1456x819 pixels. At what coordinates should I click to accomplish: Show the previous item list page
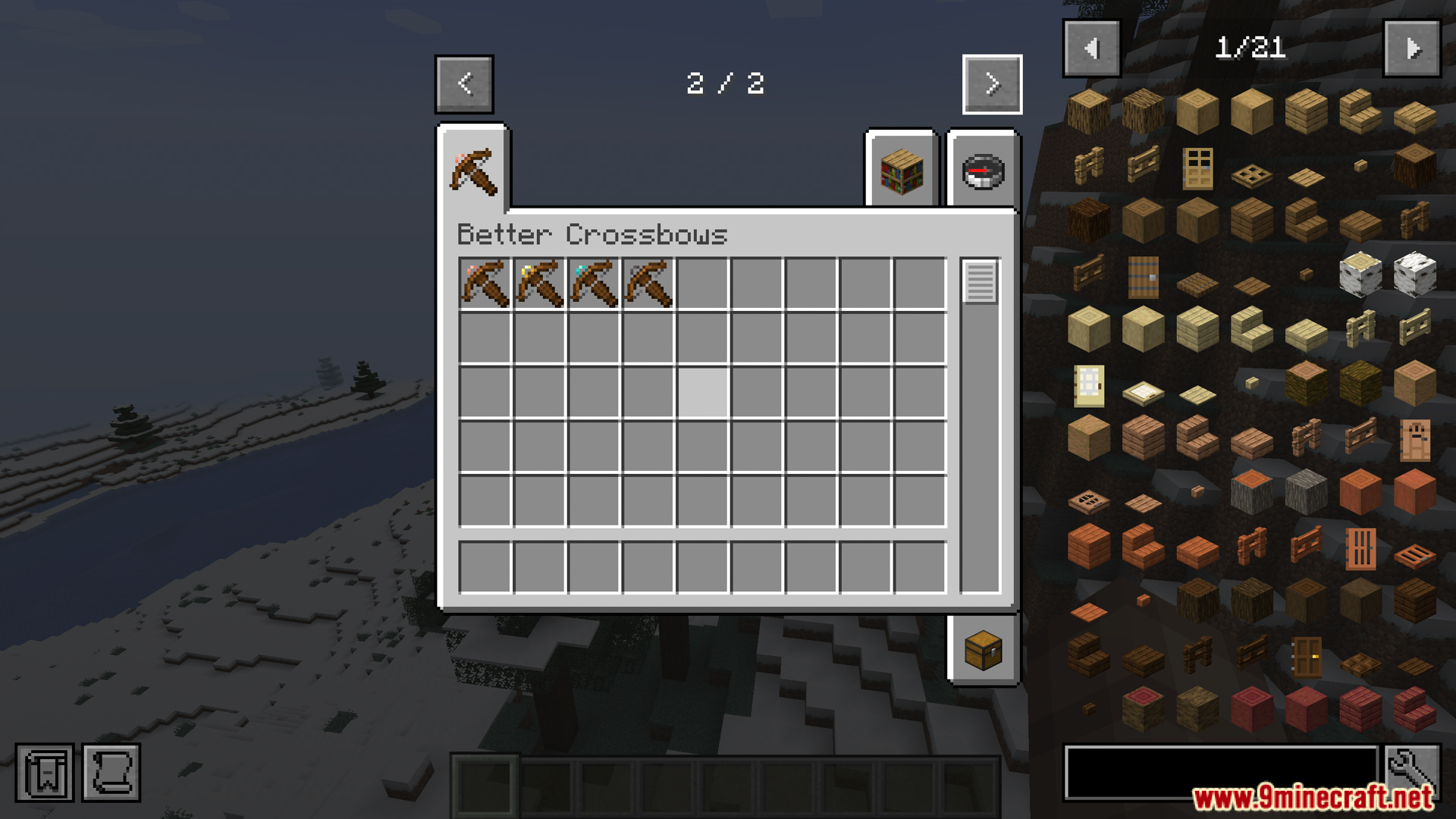1091,49
